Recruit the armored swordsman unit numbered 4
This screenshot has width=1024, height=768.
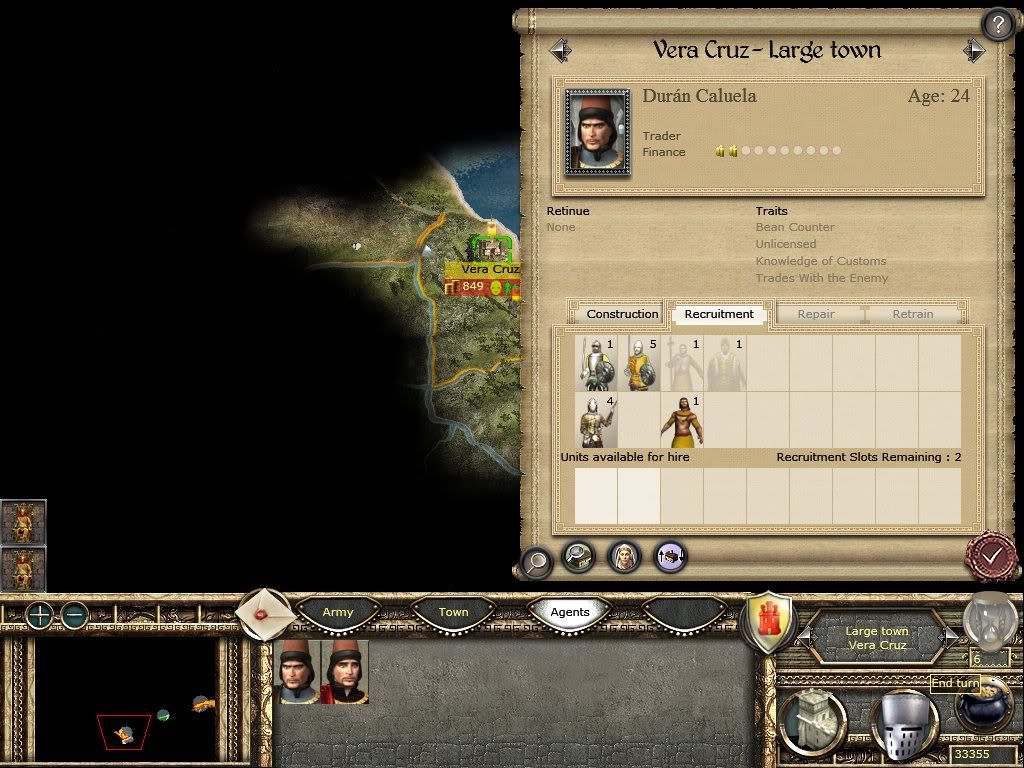click(597, 421)
